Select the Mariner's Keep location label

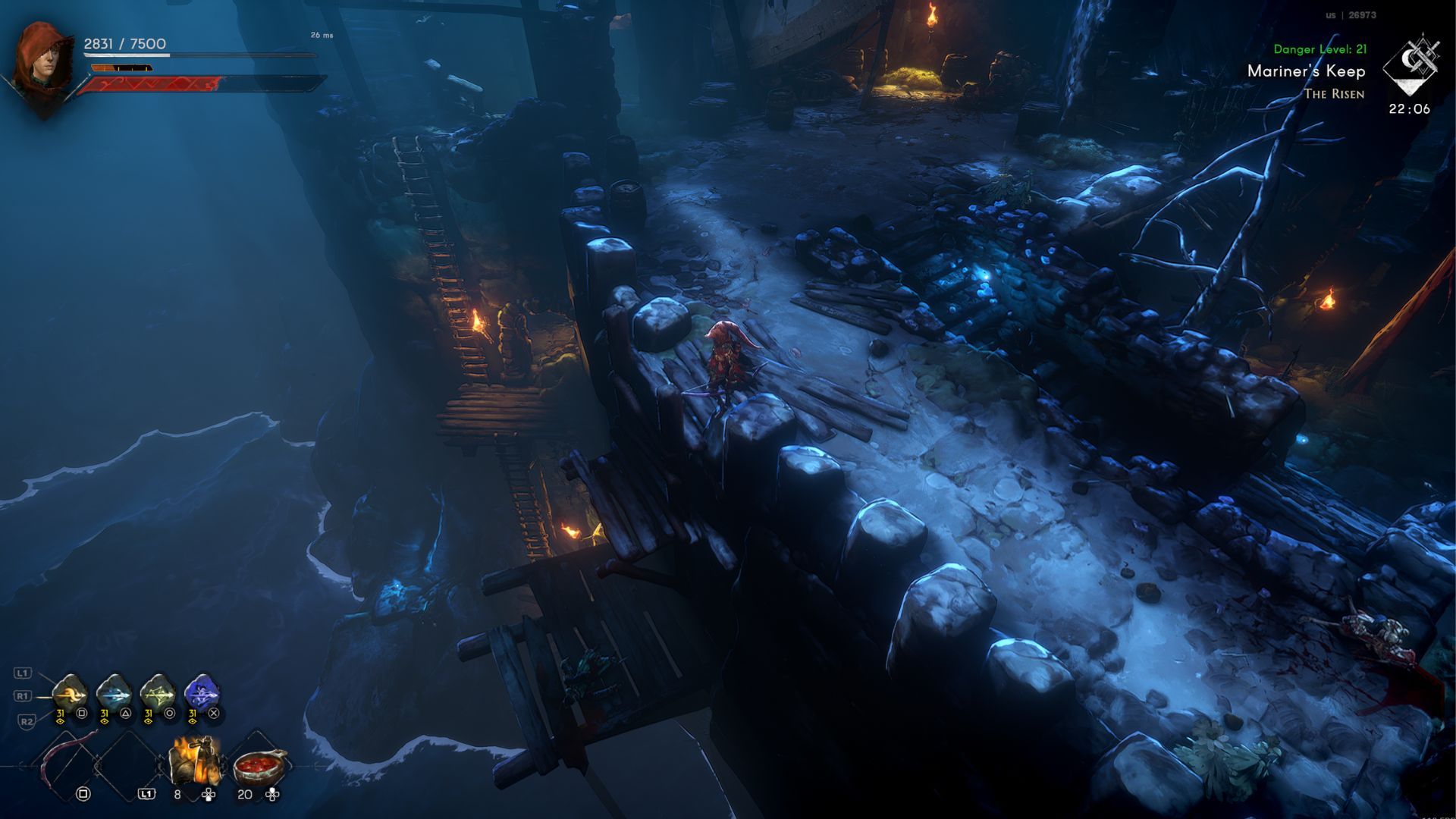click(x=1306, y=71)
